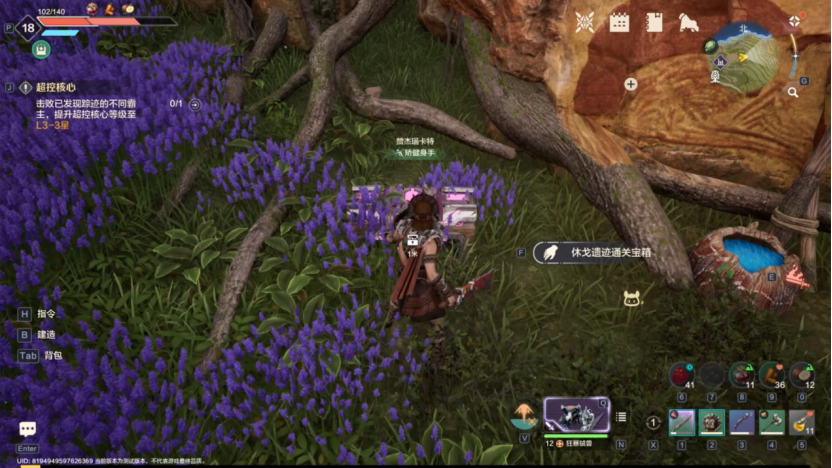
Task: Select the 狂暴猿兽 companion portrait
Action: point(576,414)
